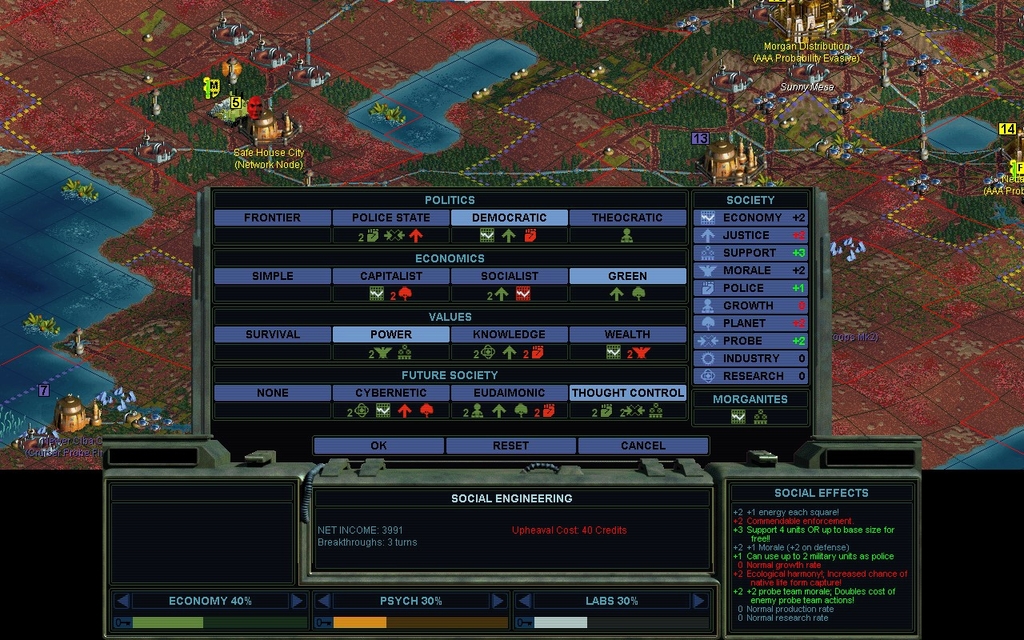Decrease Psych allocation with left arrow

(x=323, y=601)
